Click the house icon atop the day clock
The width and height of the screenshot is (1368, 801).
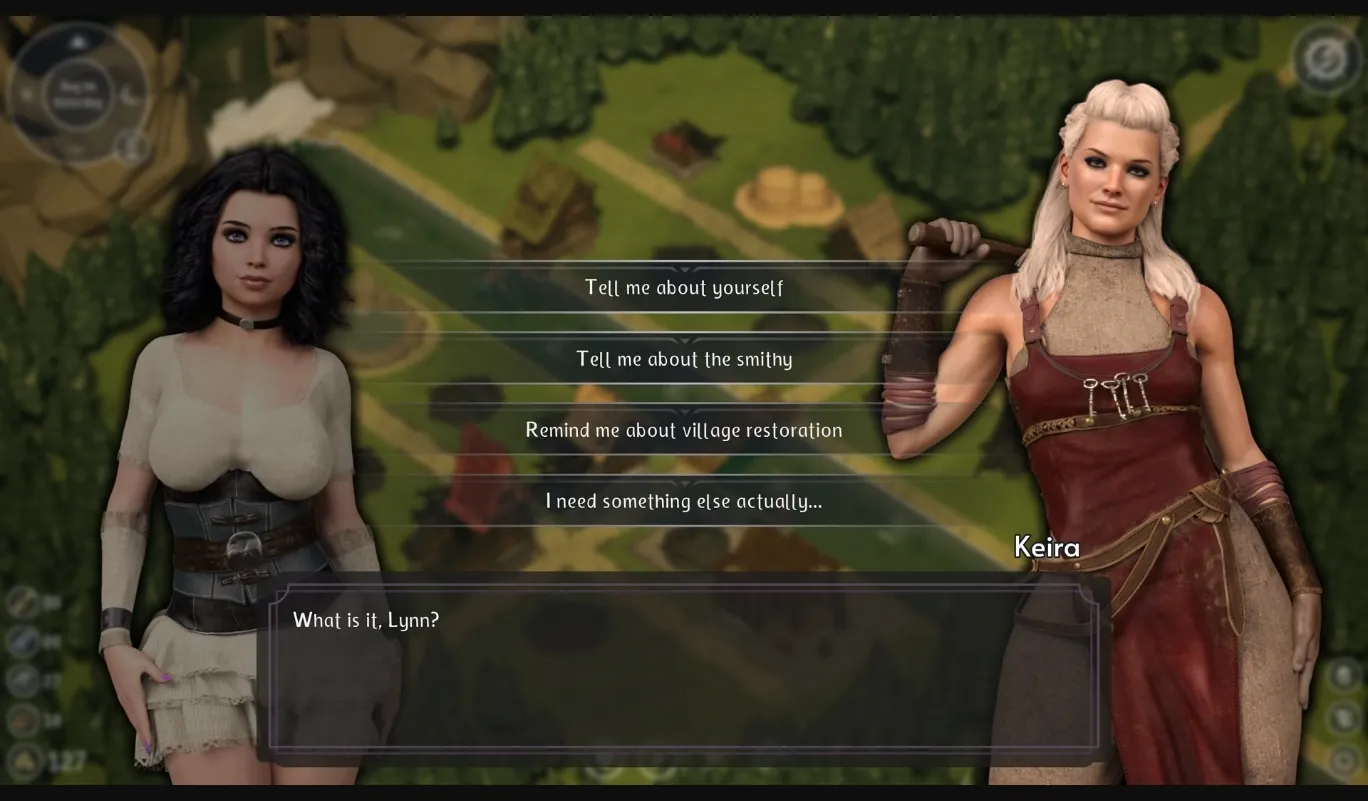point(77,41)
